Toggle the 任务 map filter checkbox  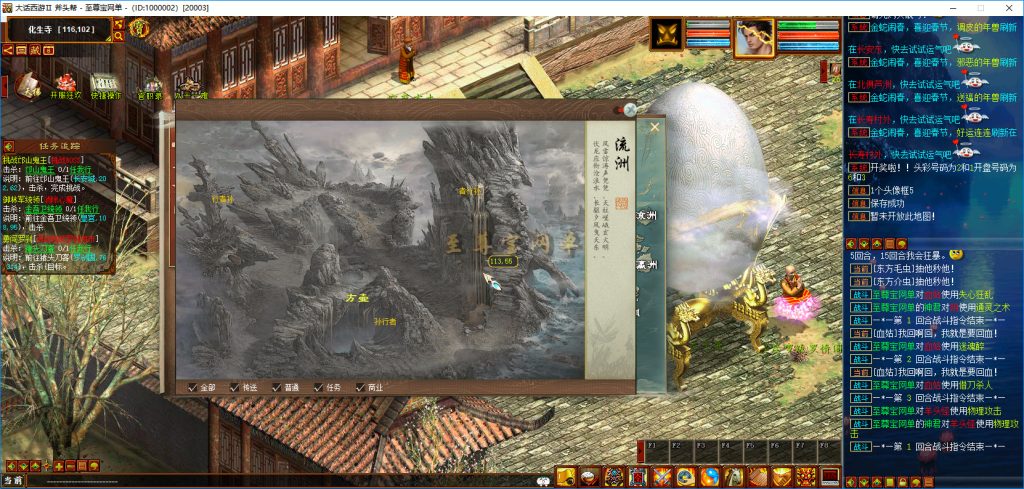[319, 387]
